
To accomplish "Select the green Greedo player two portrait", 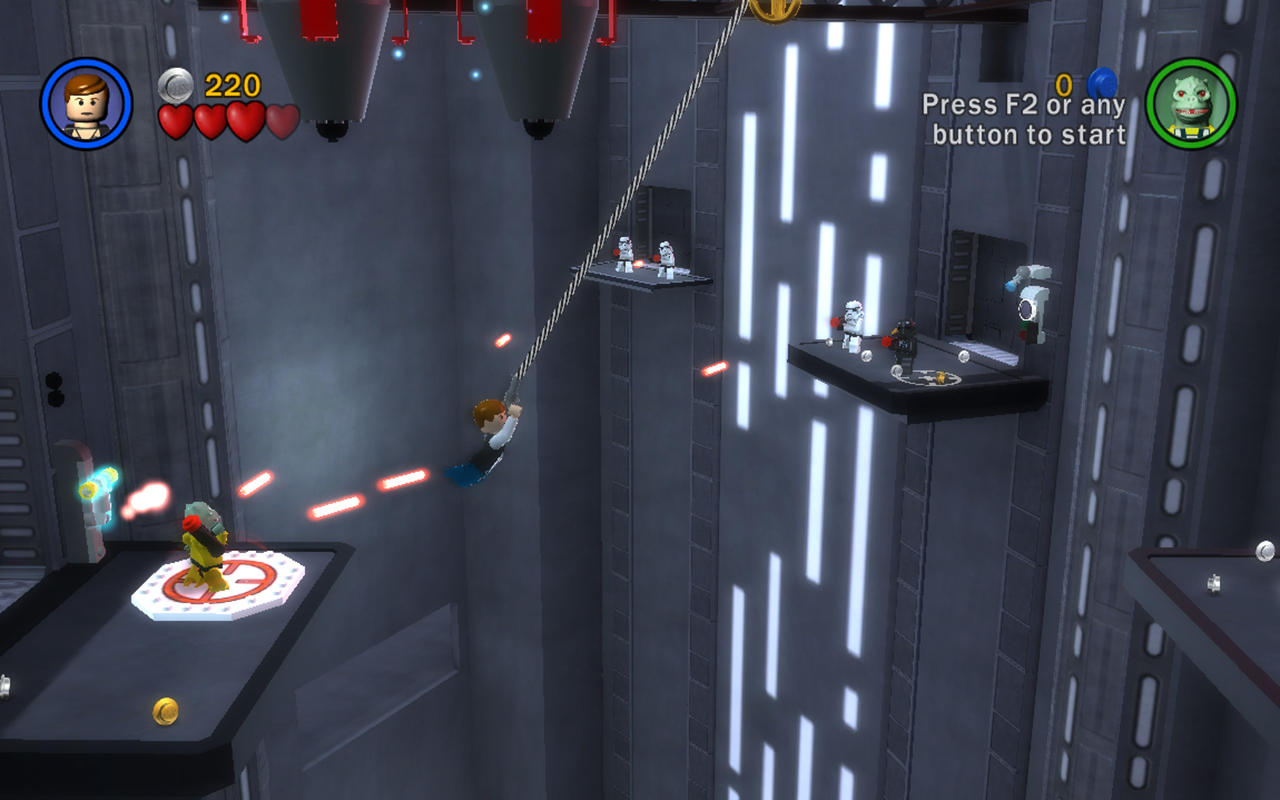I will (x=1191, y=103).
